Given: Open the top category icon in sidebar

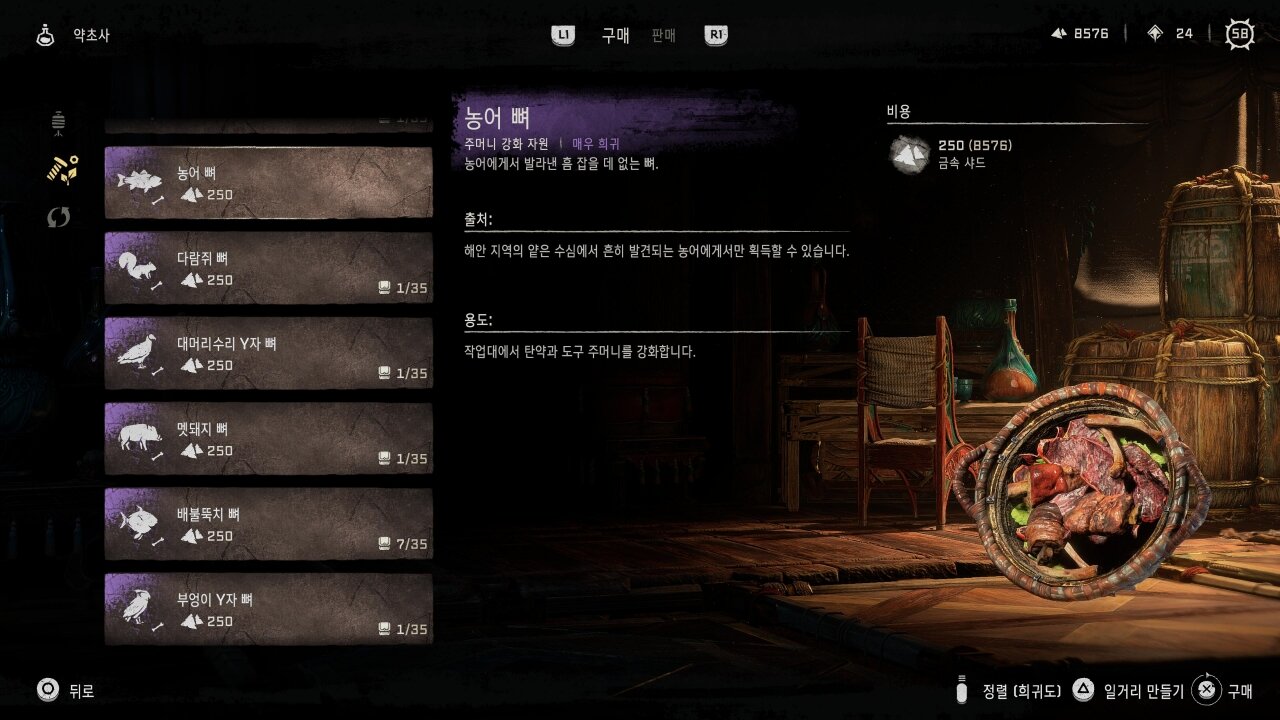Looking at the screenshot, I should [59, 123].
